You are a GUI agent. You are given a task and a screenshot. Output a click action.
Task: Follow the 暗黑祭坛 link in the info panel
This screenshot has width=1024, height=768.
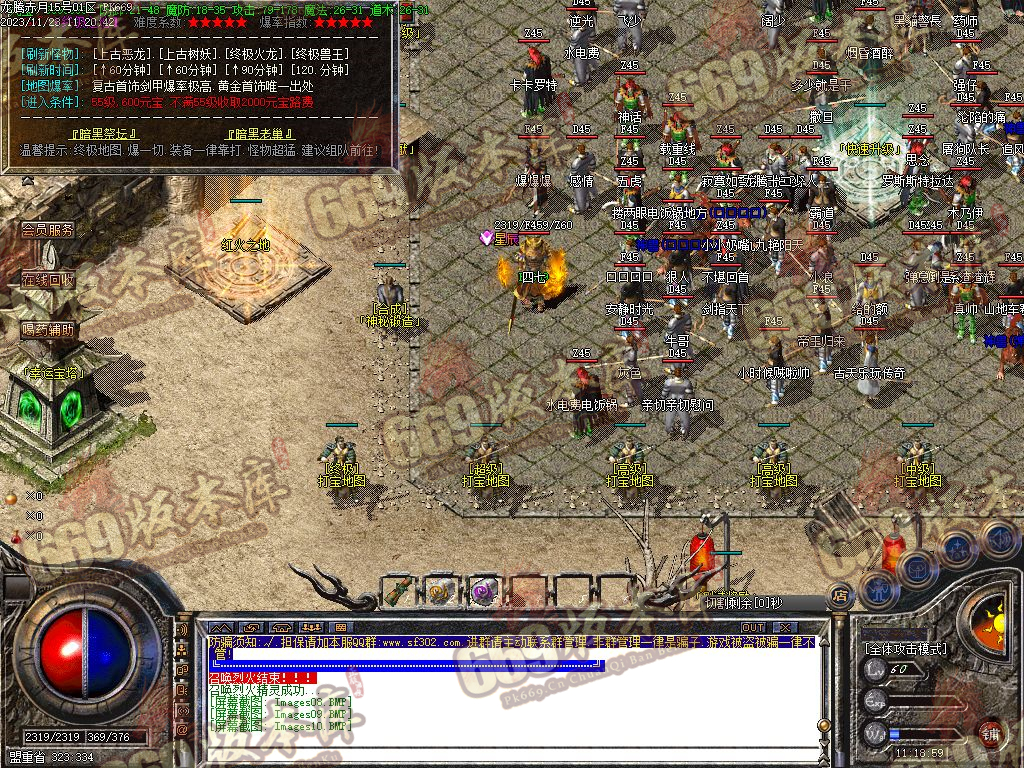pyautogui.click(x=104, y=133)
